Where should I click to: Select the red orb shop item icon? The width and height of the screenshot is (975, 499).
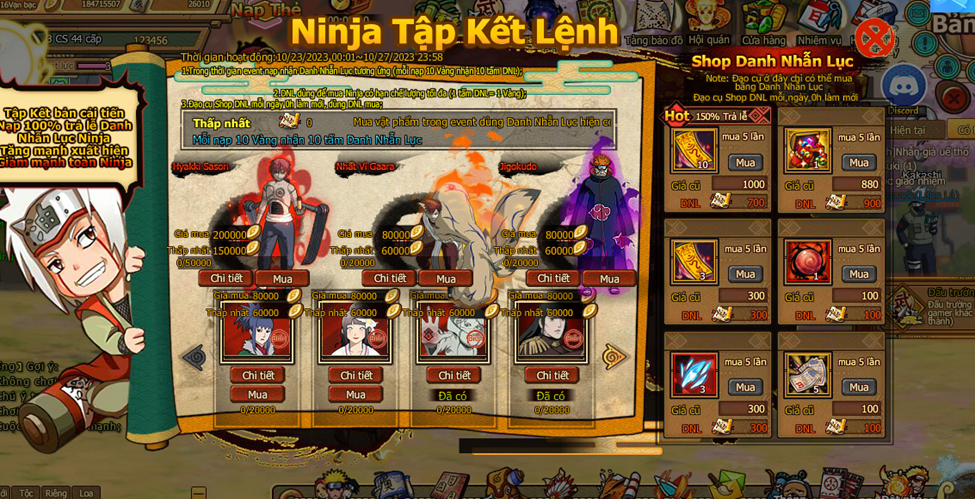point(807,263)
